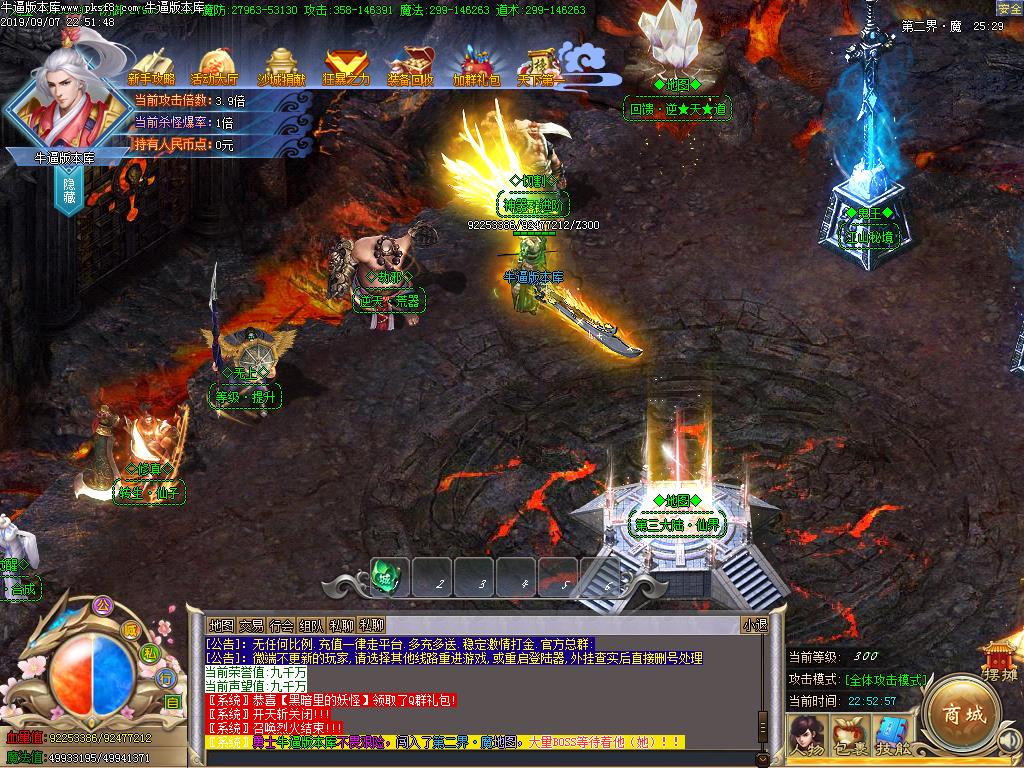
Task: Click the 小退 logout button
Action: 755,625
